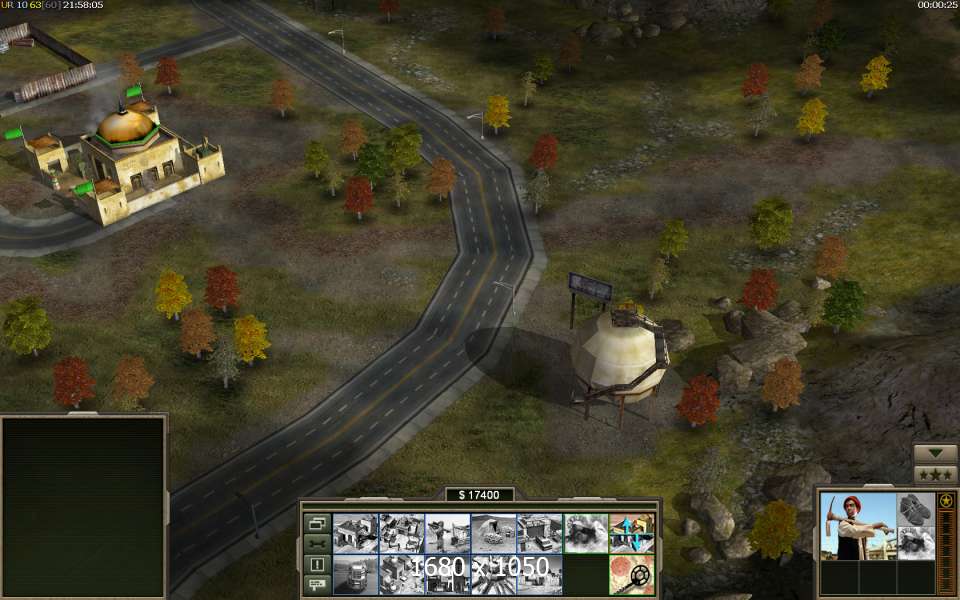Click the green down-arrow button
The image size is (960, 600).
pos(936,453)
